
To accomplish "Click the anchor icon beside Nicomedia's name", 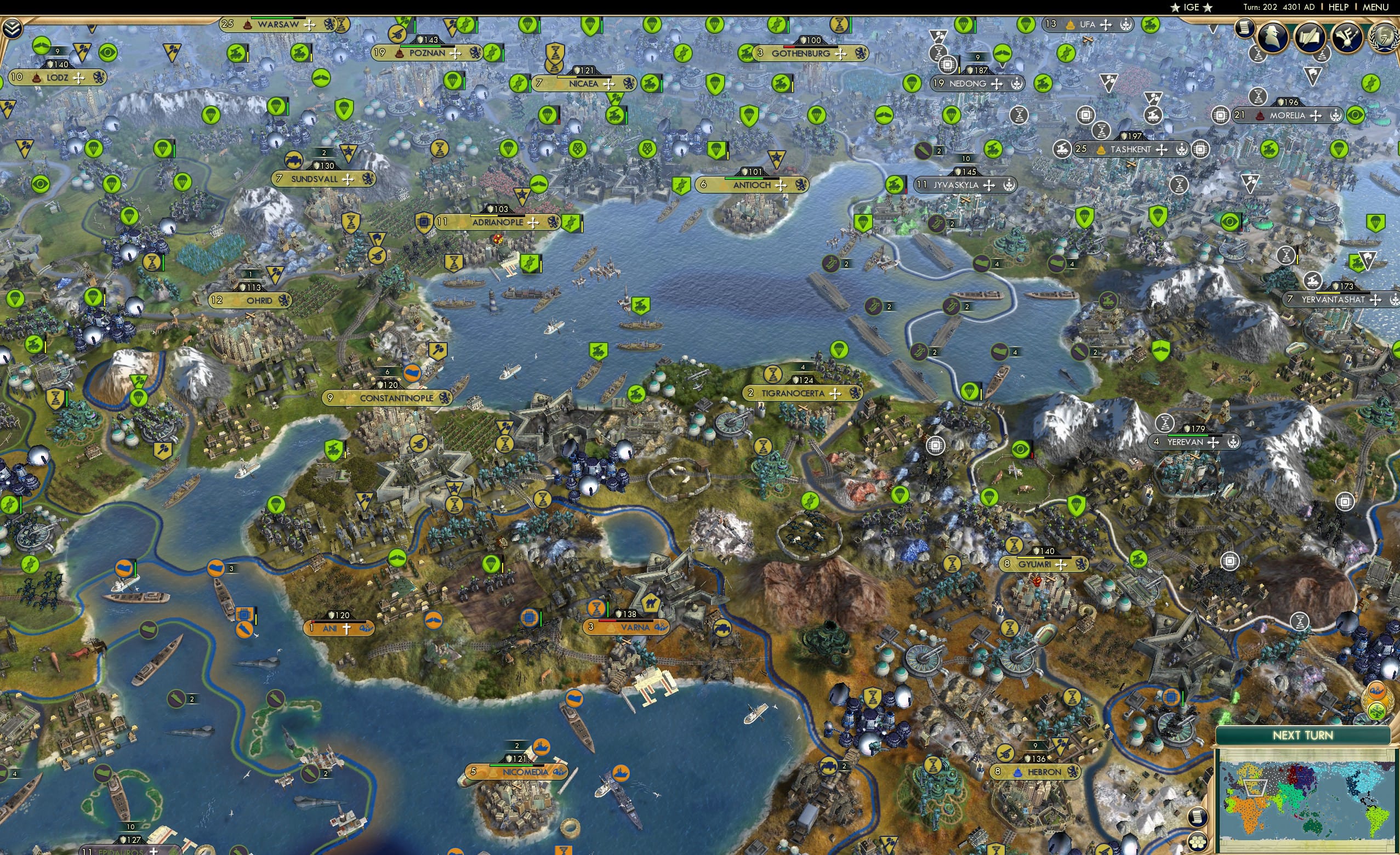I will click(560, 773).
